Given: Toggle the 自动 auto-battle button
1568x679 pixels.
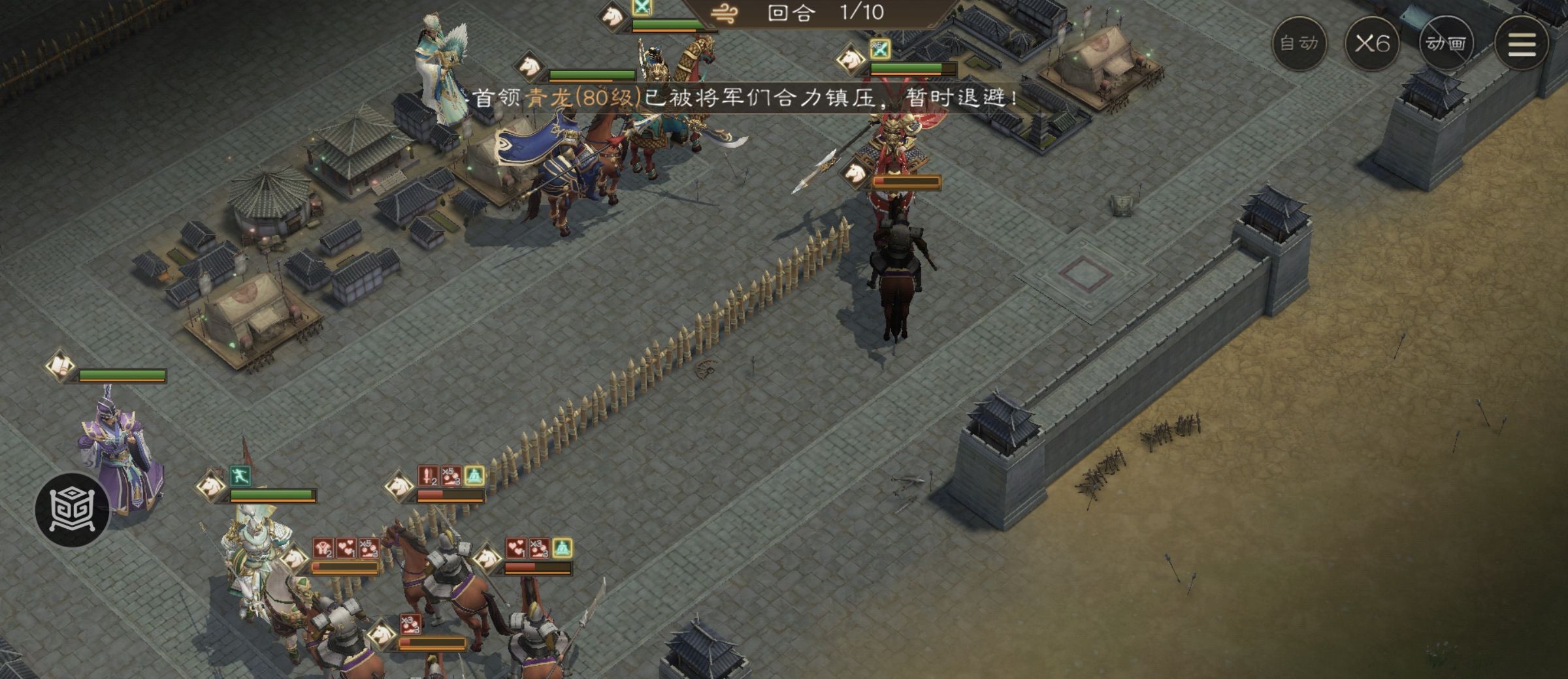Looking at the screenshot, I should tap(1299, 44).
